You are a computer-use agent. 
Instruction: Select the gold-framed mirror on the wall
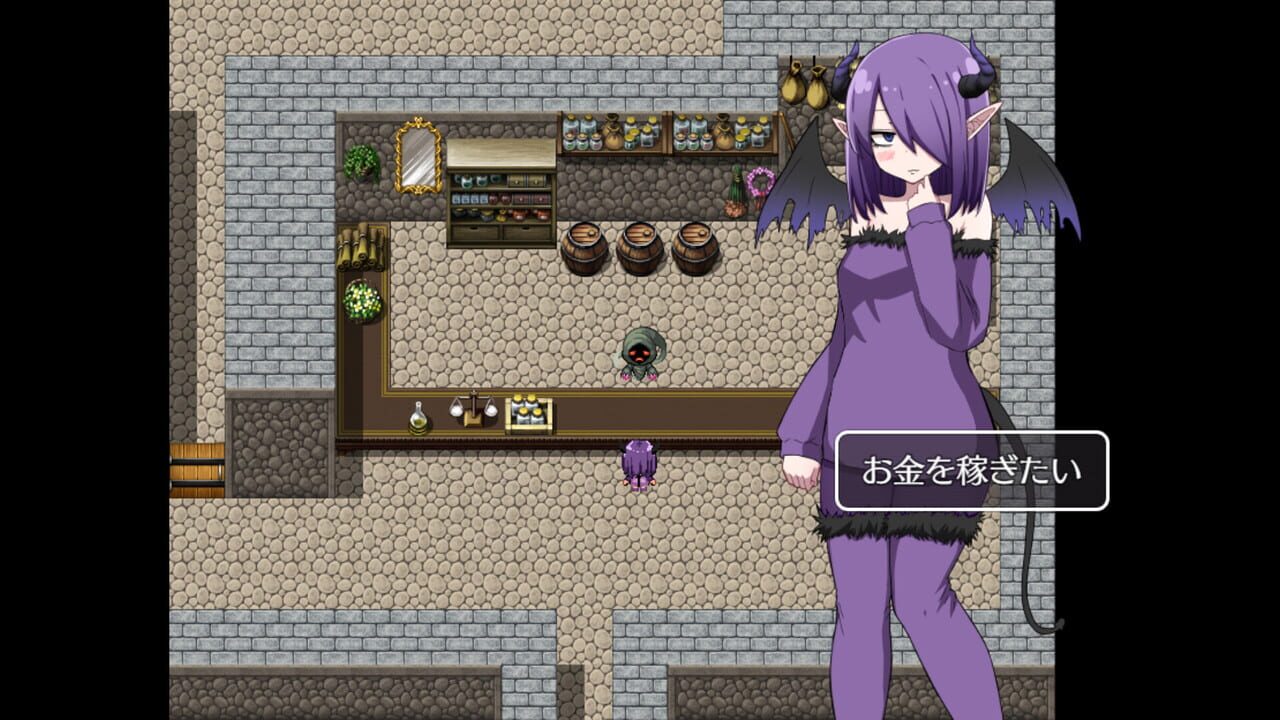click(x=415, y=158)
